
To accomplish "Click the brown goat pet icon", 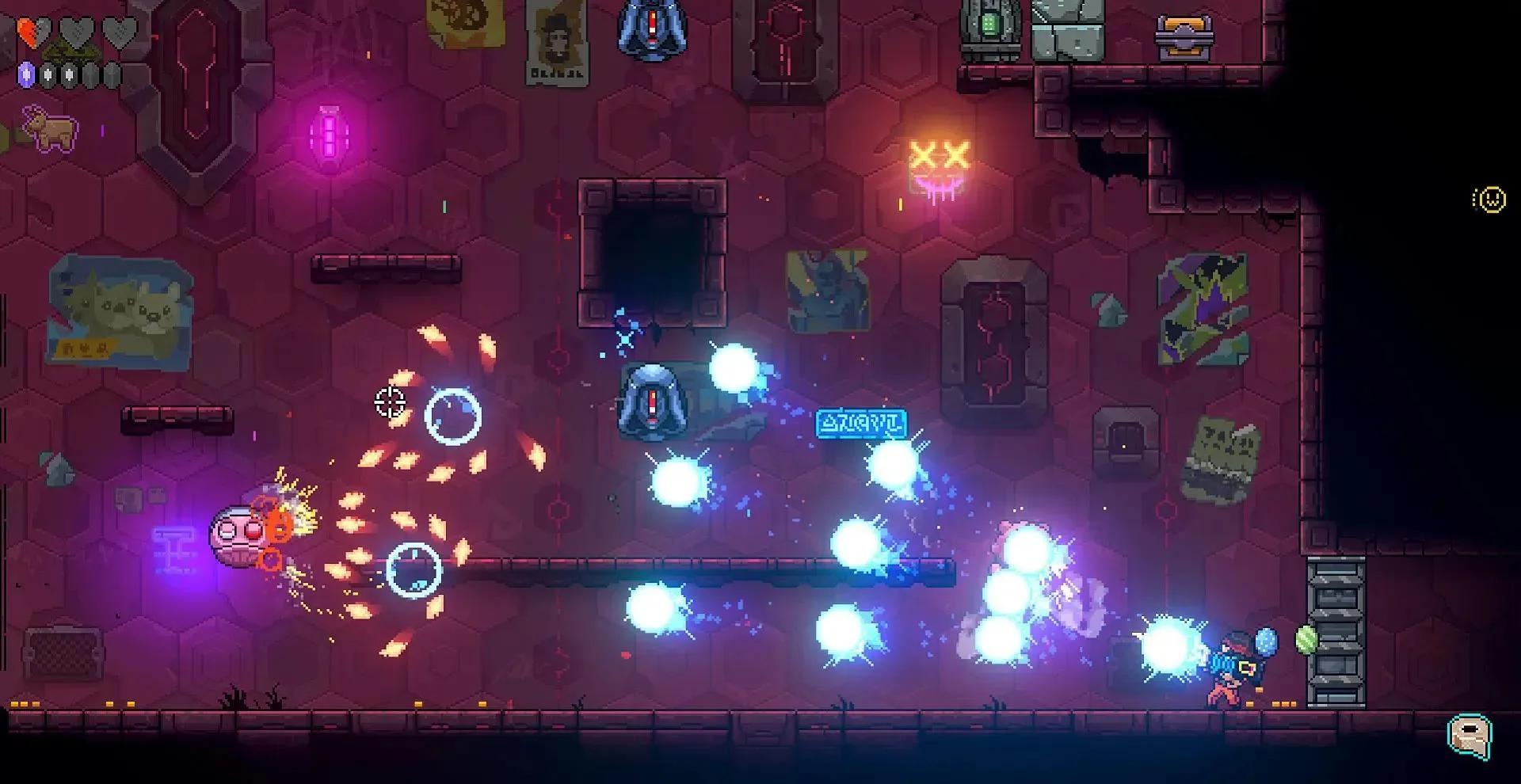I will tap(50, 128).
